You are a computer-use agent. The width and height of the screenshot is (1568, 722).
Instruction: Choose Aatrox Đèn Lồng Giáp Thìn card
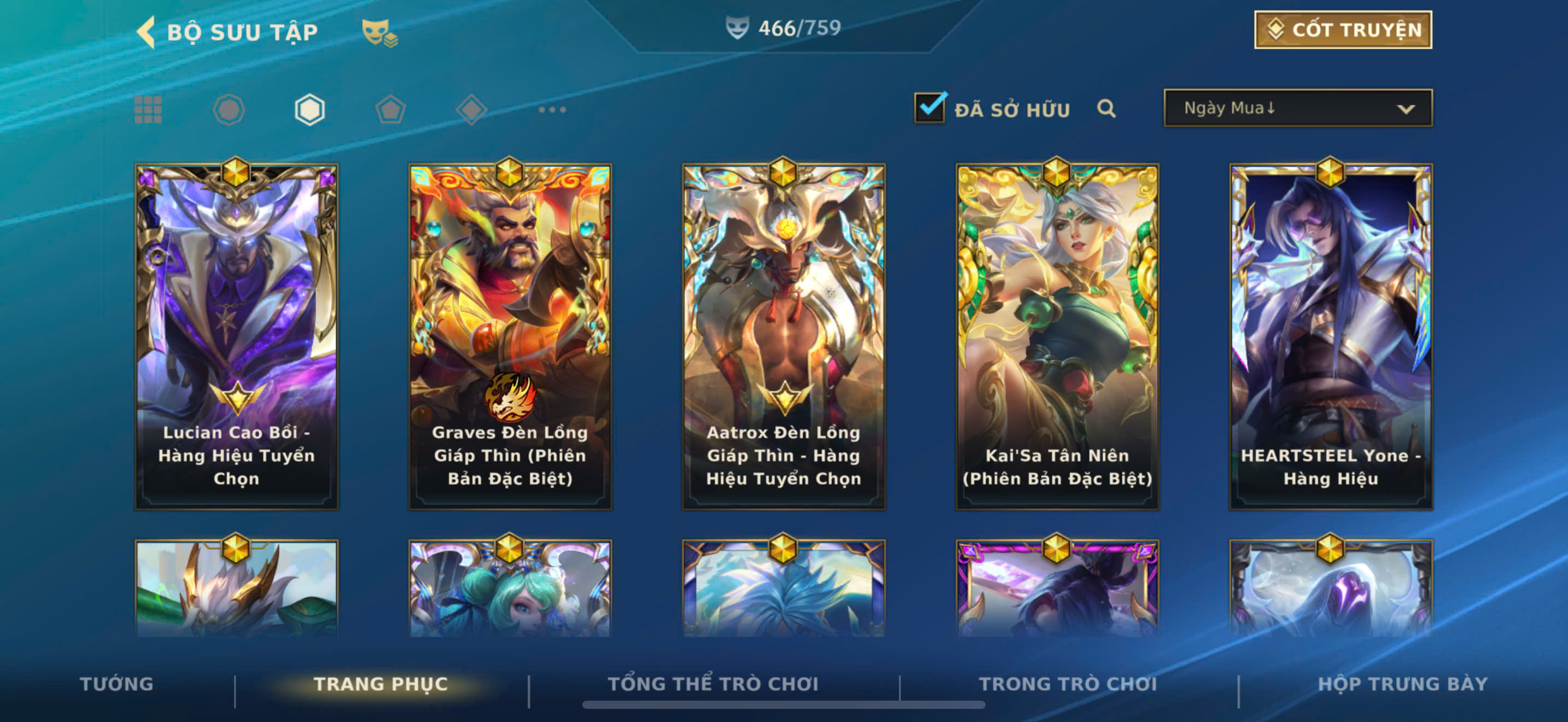pos(783,336)
